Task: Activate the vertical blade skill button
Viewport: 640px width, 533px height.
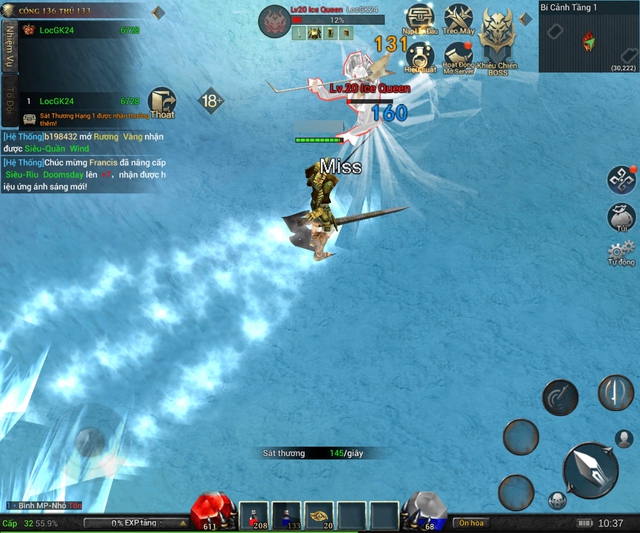Action: 615,392
